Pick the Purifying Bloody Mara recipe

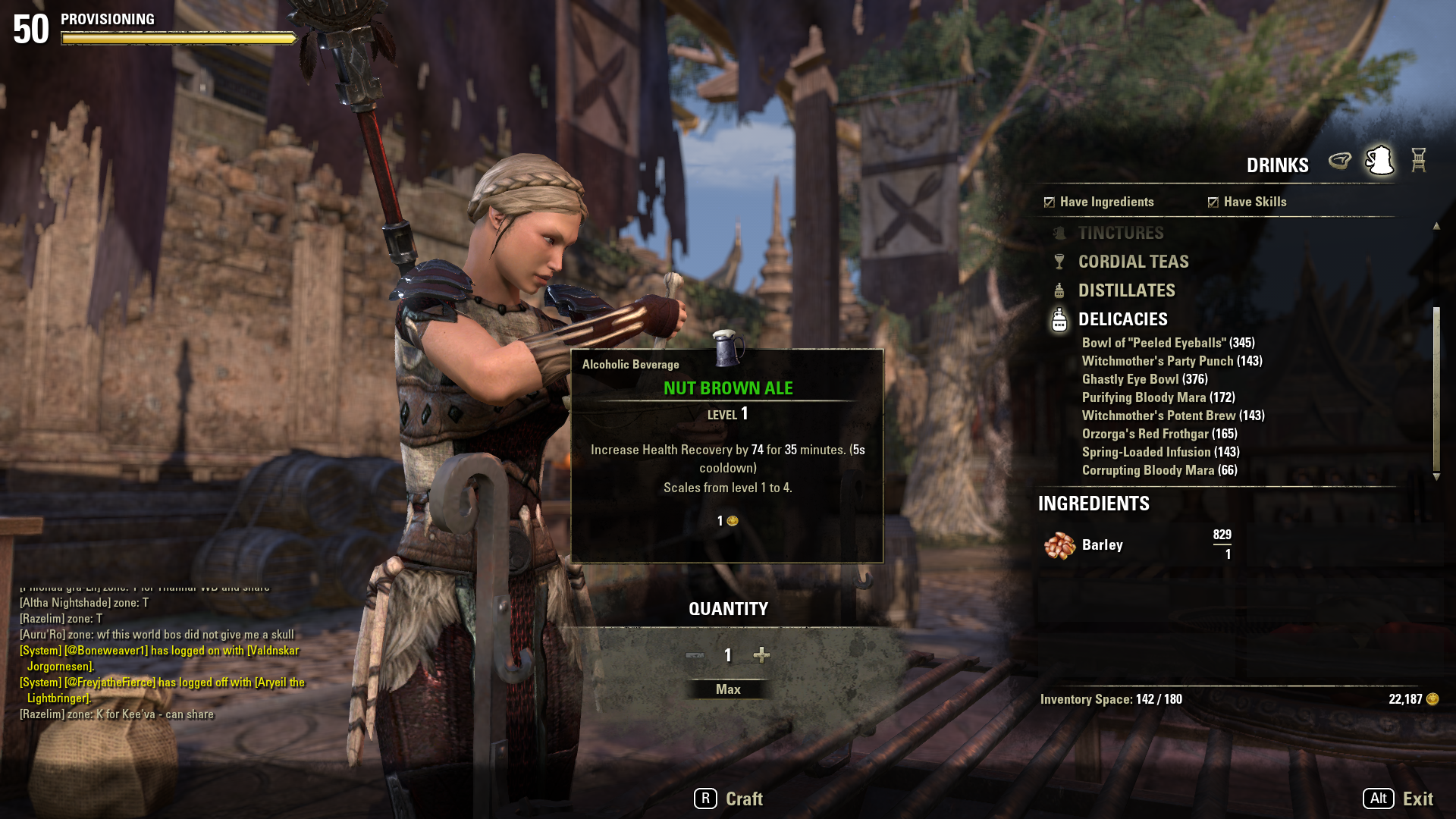(1158, 398)
